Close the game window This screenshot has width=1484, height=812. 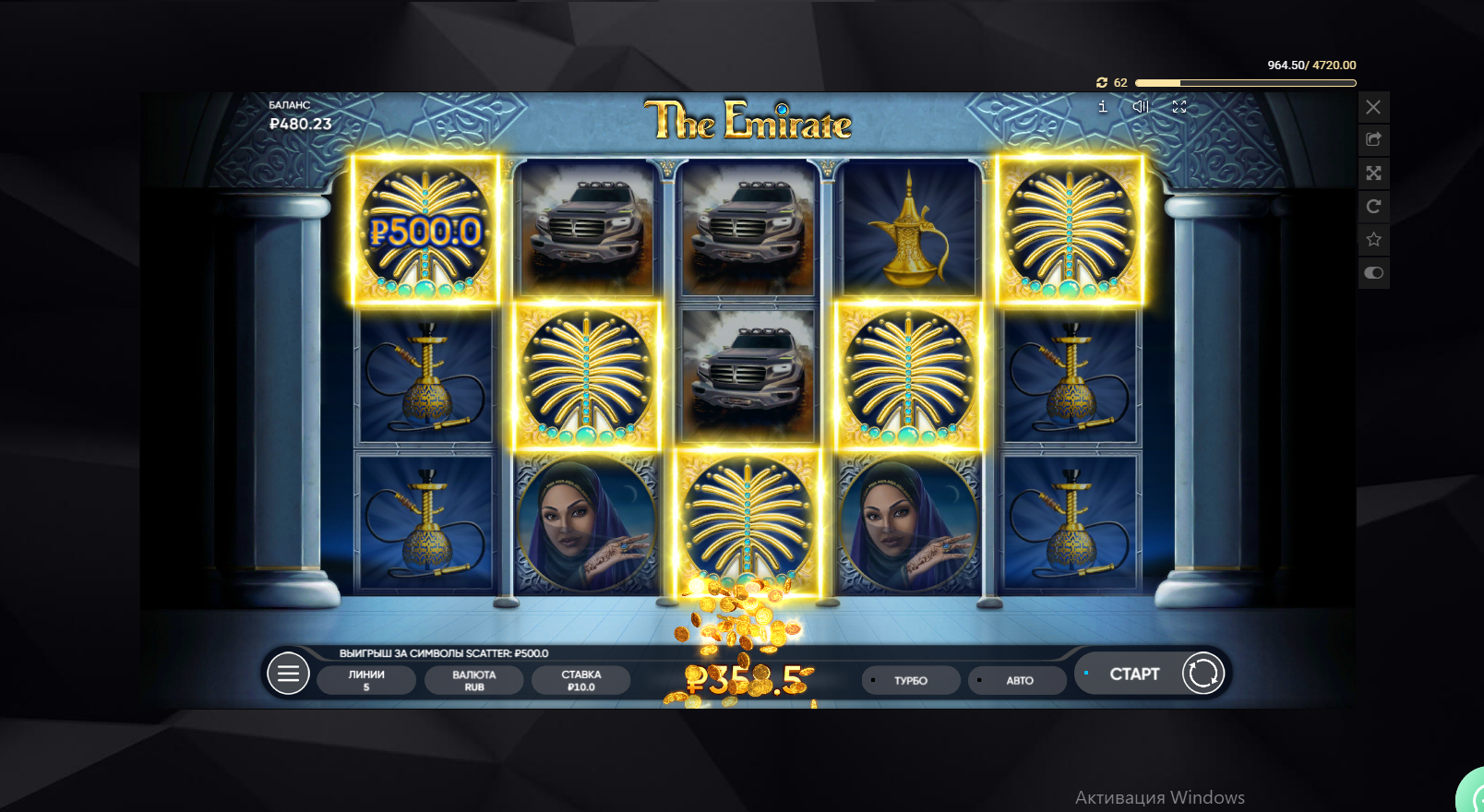pyautogui.click(x=1373, y=107)
